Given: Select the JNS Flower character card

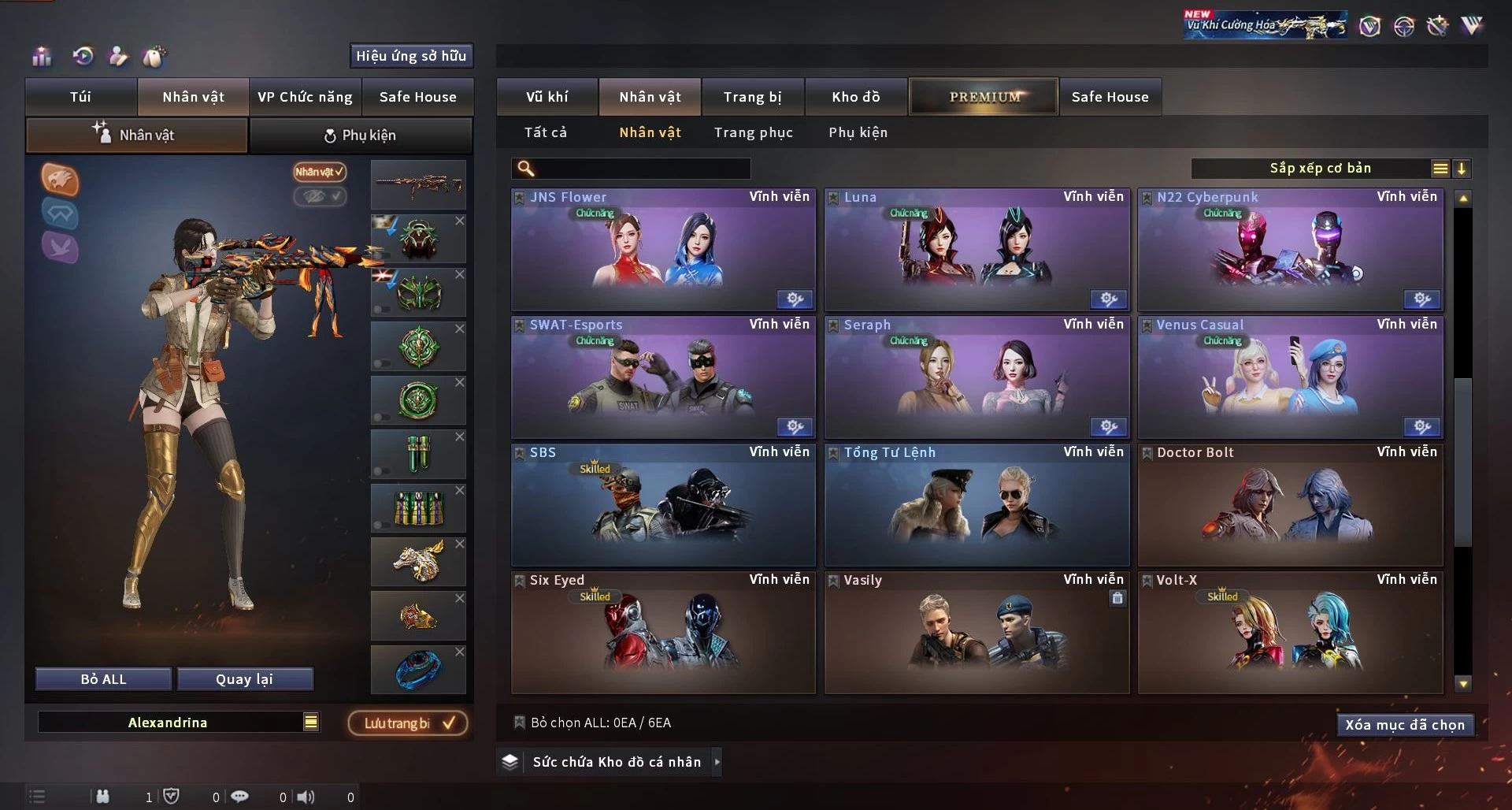Looking at the screenshot, I should (x=662, y=250).
